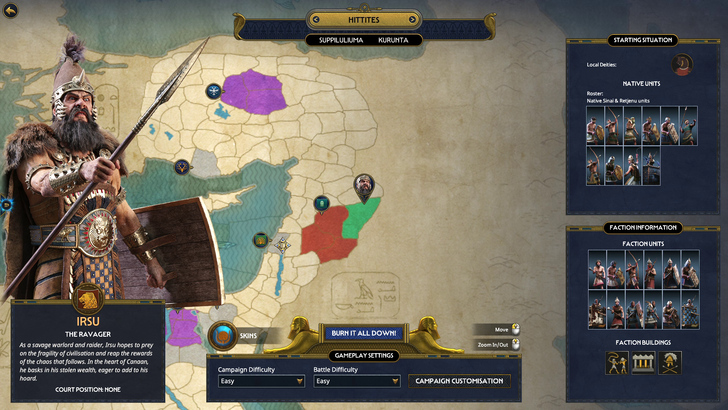Open the Campaign Difficulty dropdown
This screenshot has width=728, height=410.
point(261,381)
